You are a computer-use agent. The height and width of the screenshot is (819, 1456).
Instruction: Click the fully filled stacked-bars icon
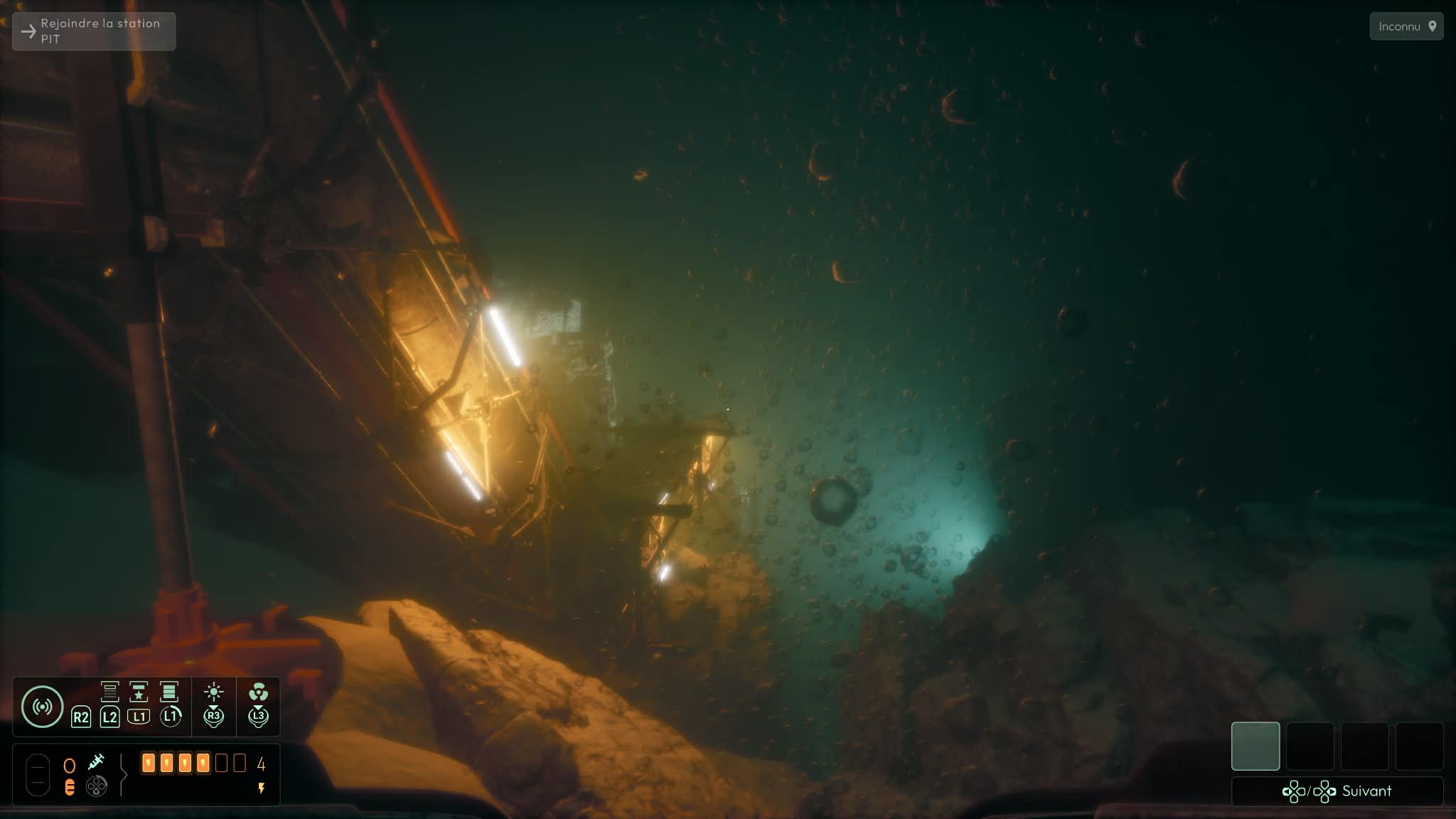pyautogui.click(x=169, y=691)
